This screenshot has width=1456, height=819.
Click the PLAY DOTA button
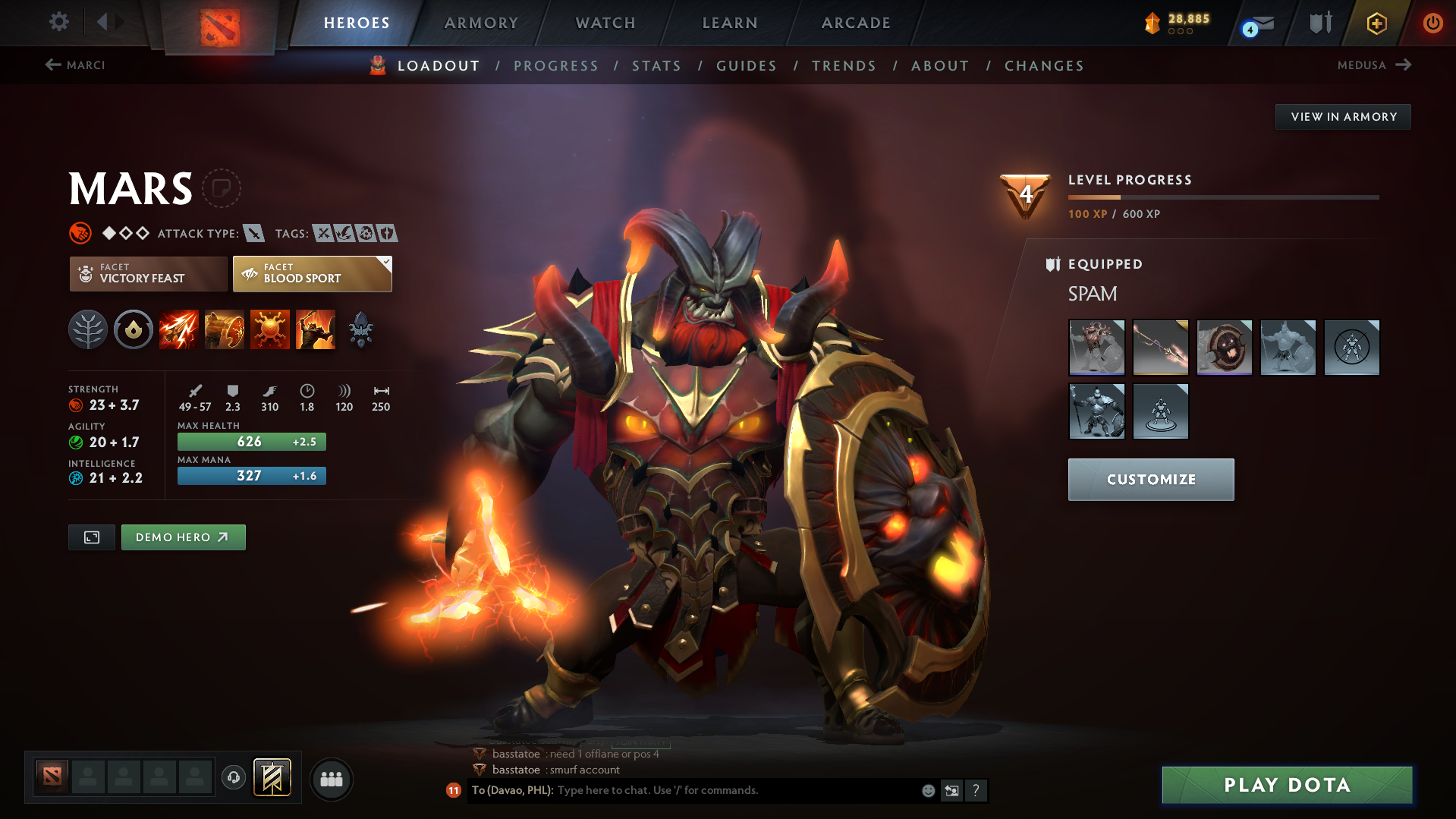pos(1285,784)
